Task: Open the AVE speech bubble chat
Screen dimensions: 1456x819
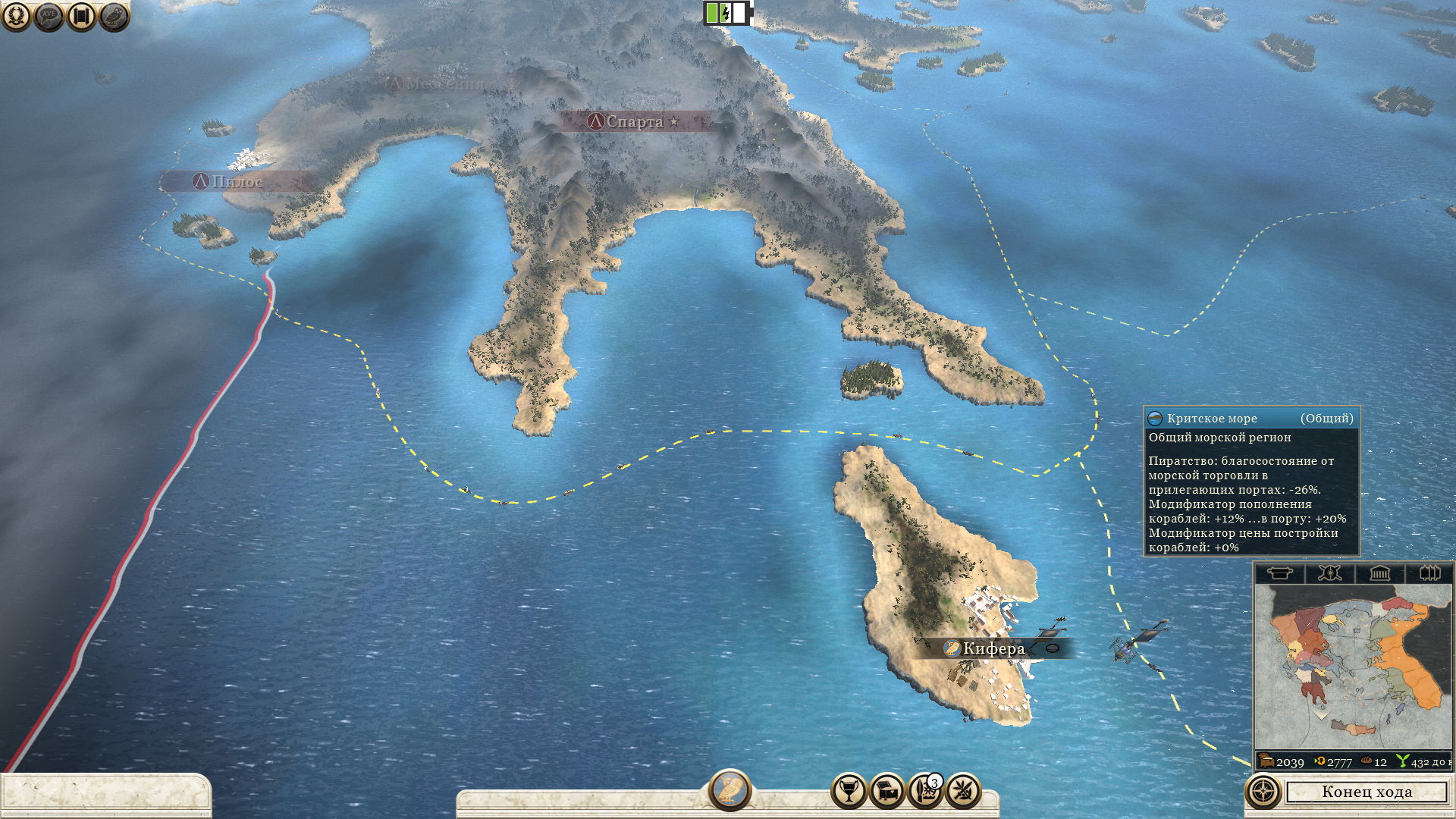Action: point(49,16)
